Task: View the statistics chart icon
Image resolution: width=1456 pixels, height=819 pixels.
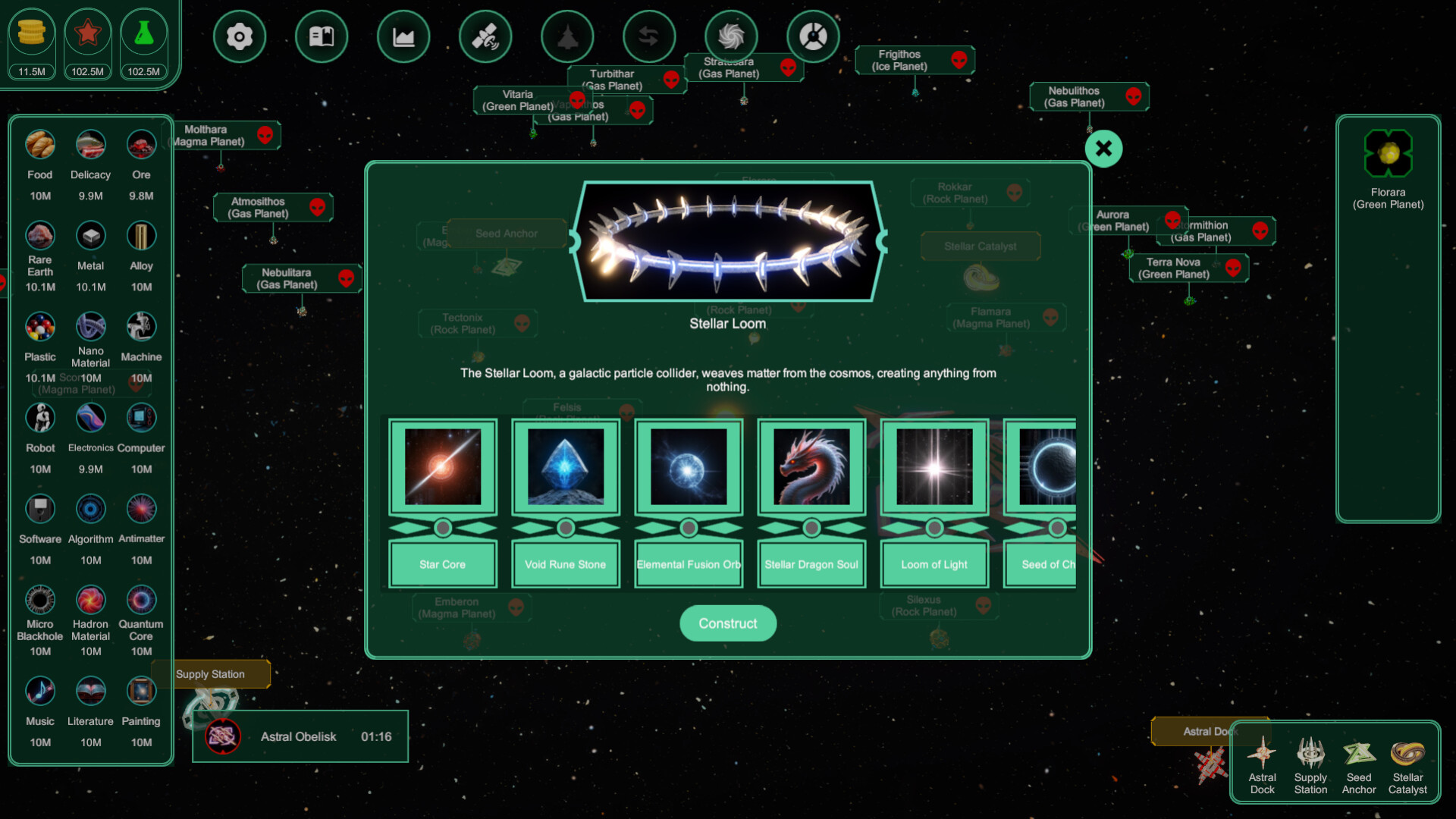Action: click(403, 36)
